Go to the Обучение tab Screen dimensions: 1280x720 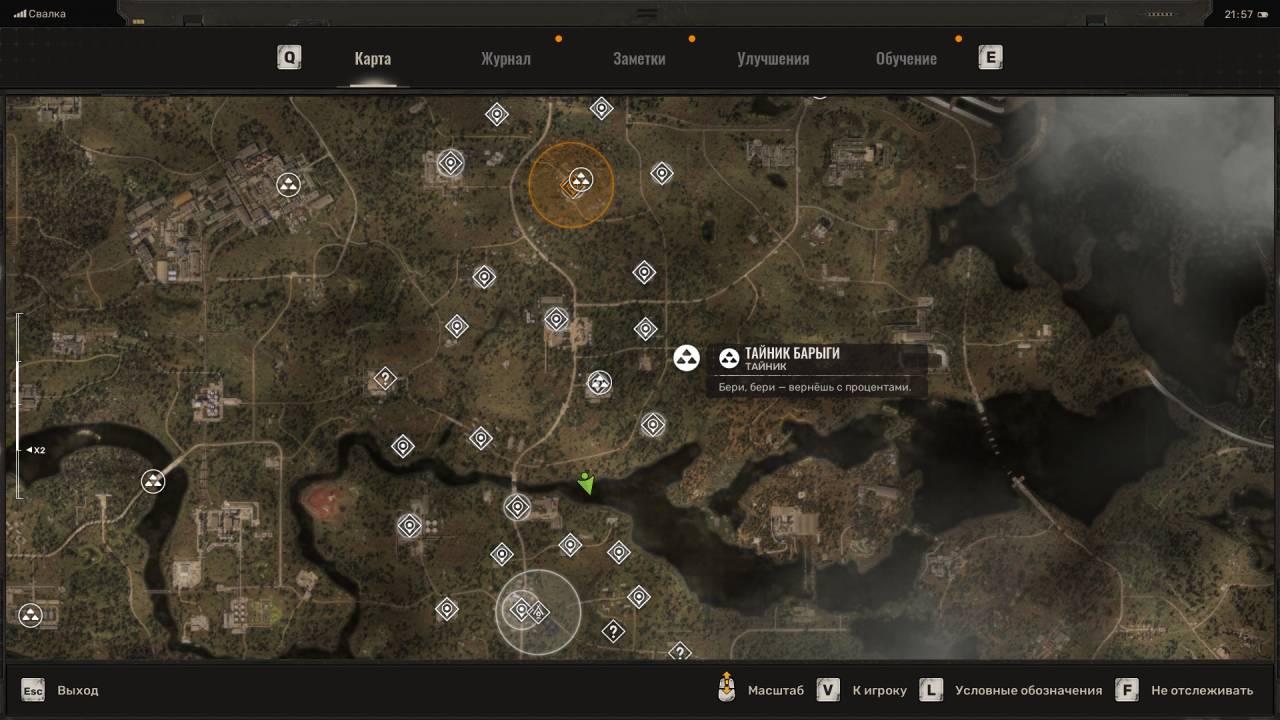tap(906, 59)
